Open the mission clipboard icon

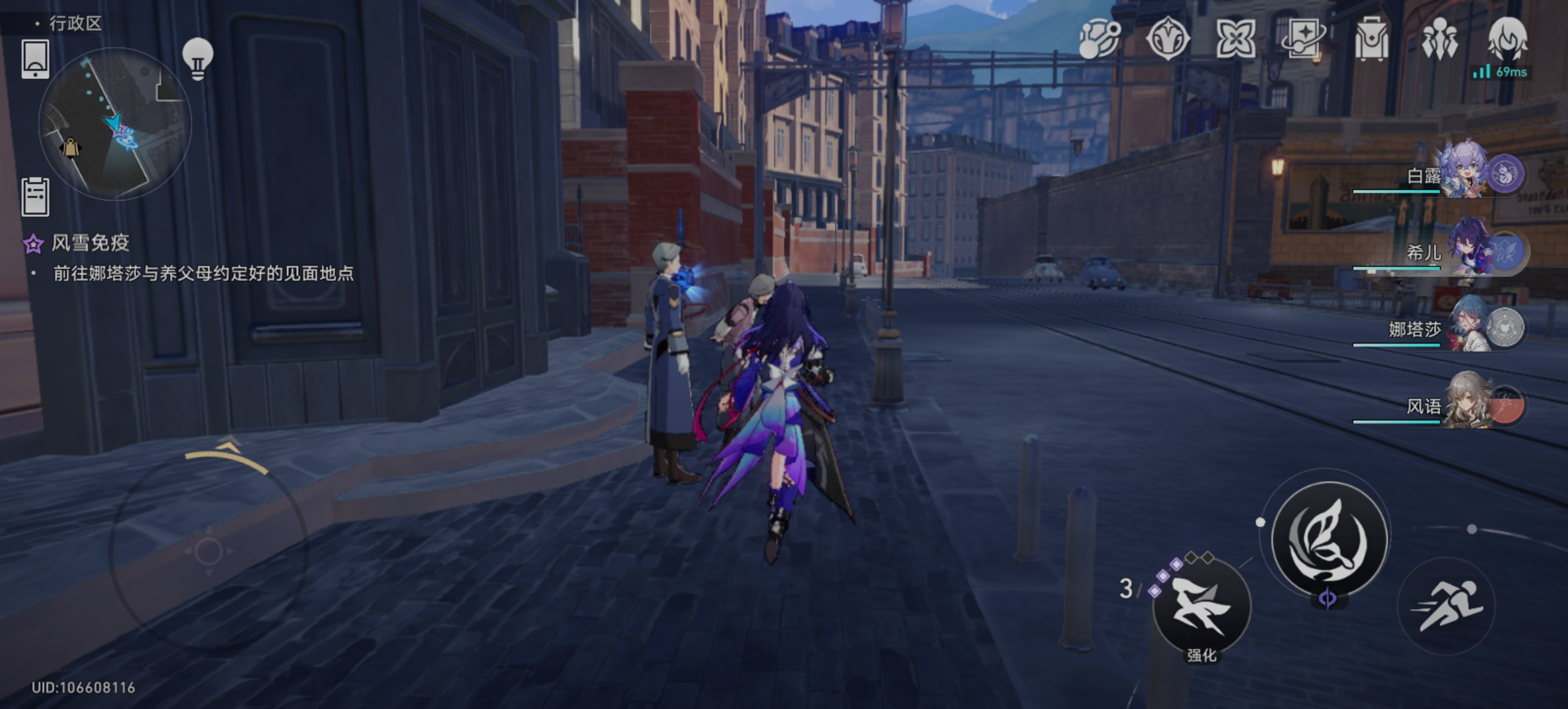coord(35,196)
